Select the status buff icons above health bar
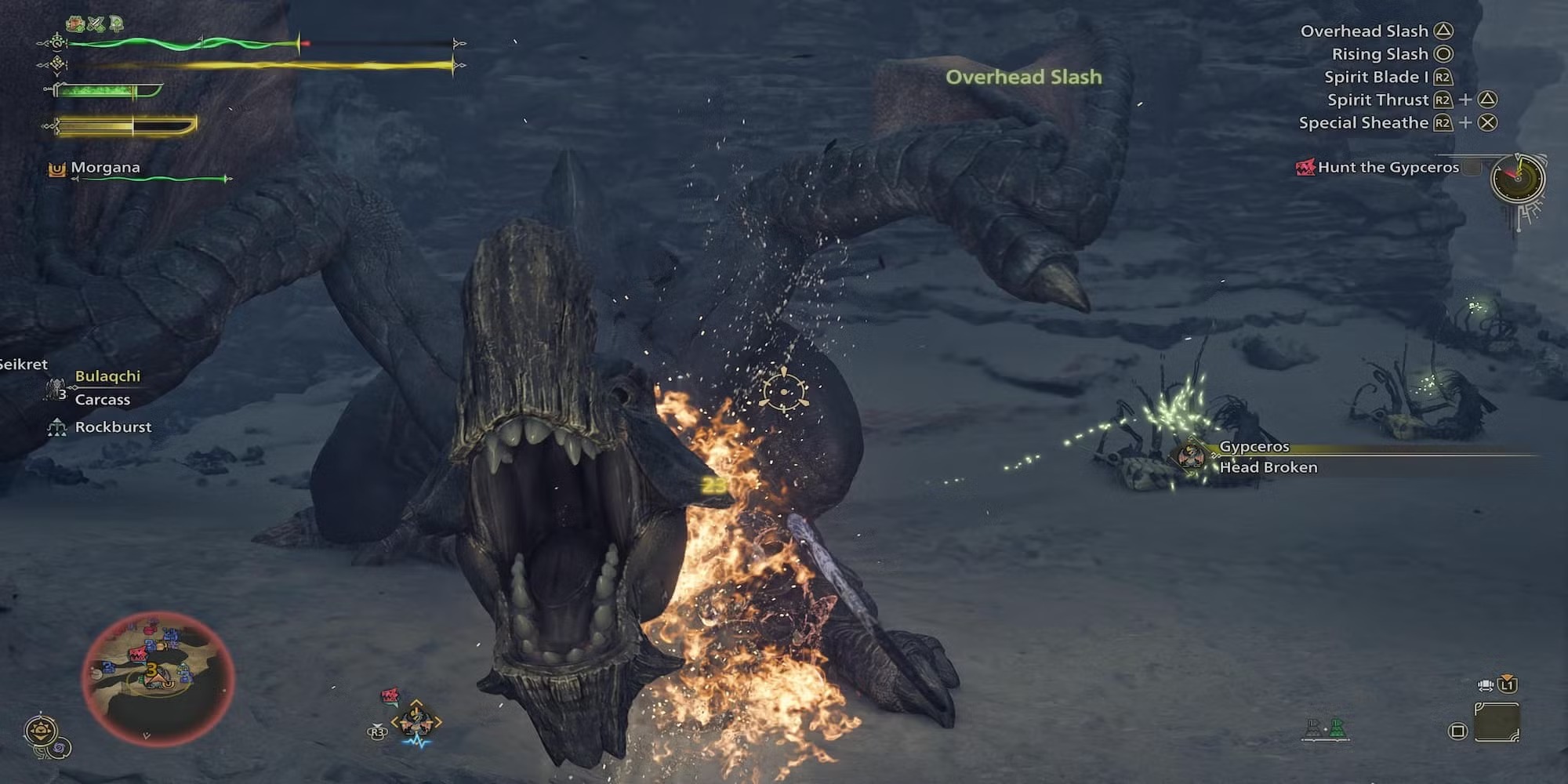 (x=95, y=24)
